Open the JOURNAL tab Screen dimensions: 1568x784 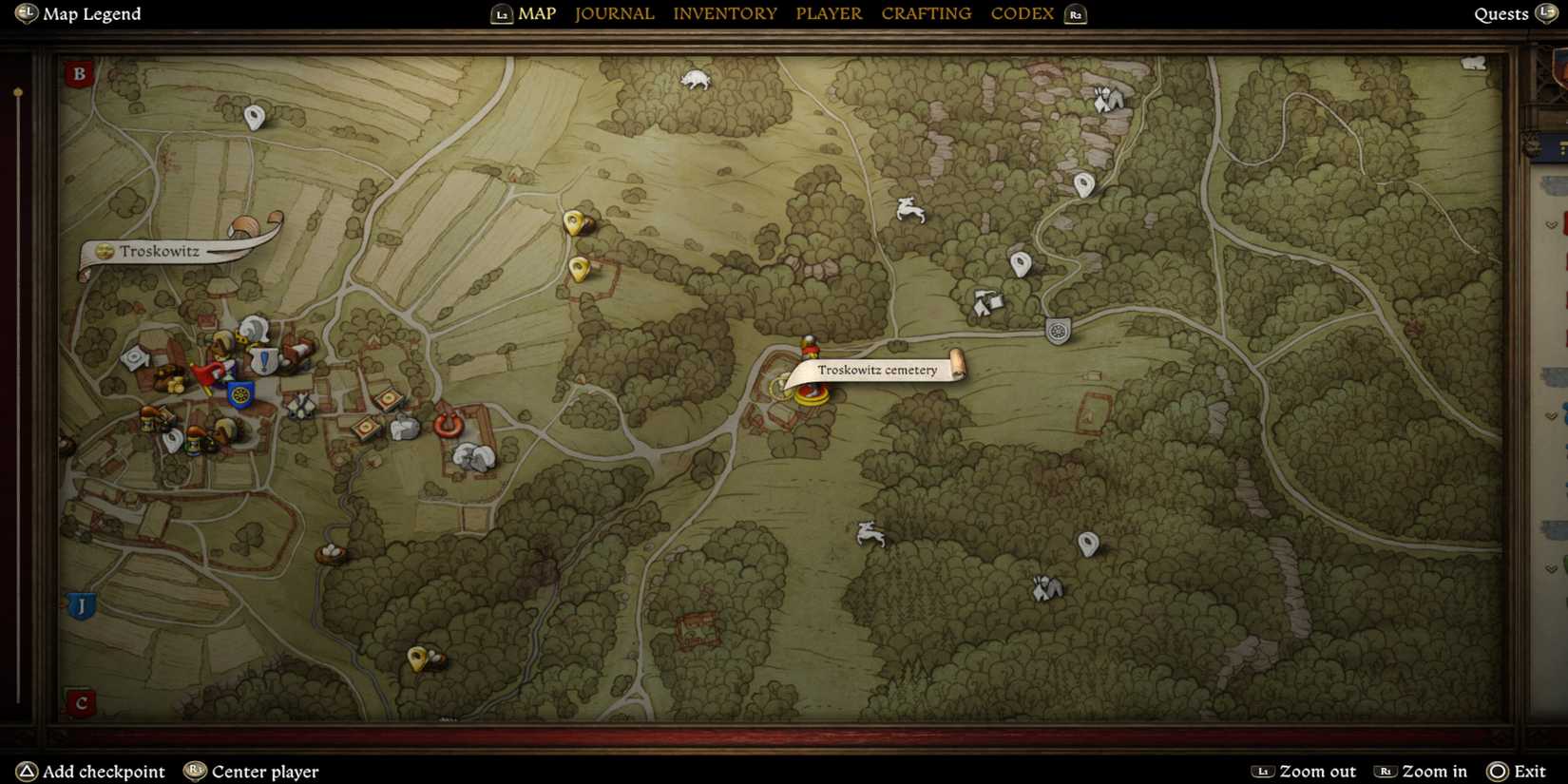pyautogui.click(x=614, y=13)
